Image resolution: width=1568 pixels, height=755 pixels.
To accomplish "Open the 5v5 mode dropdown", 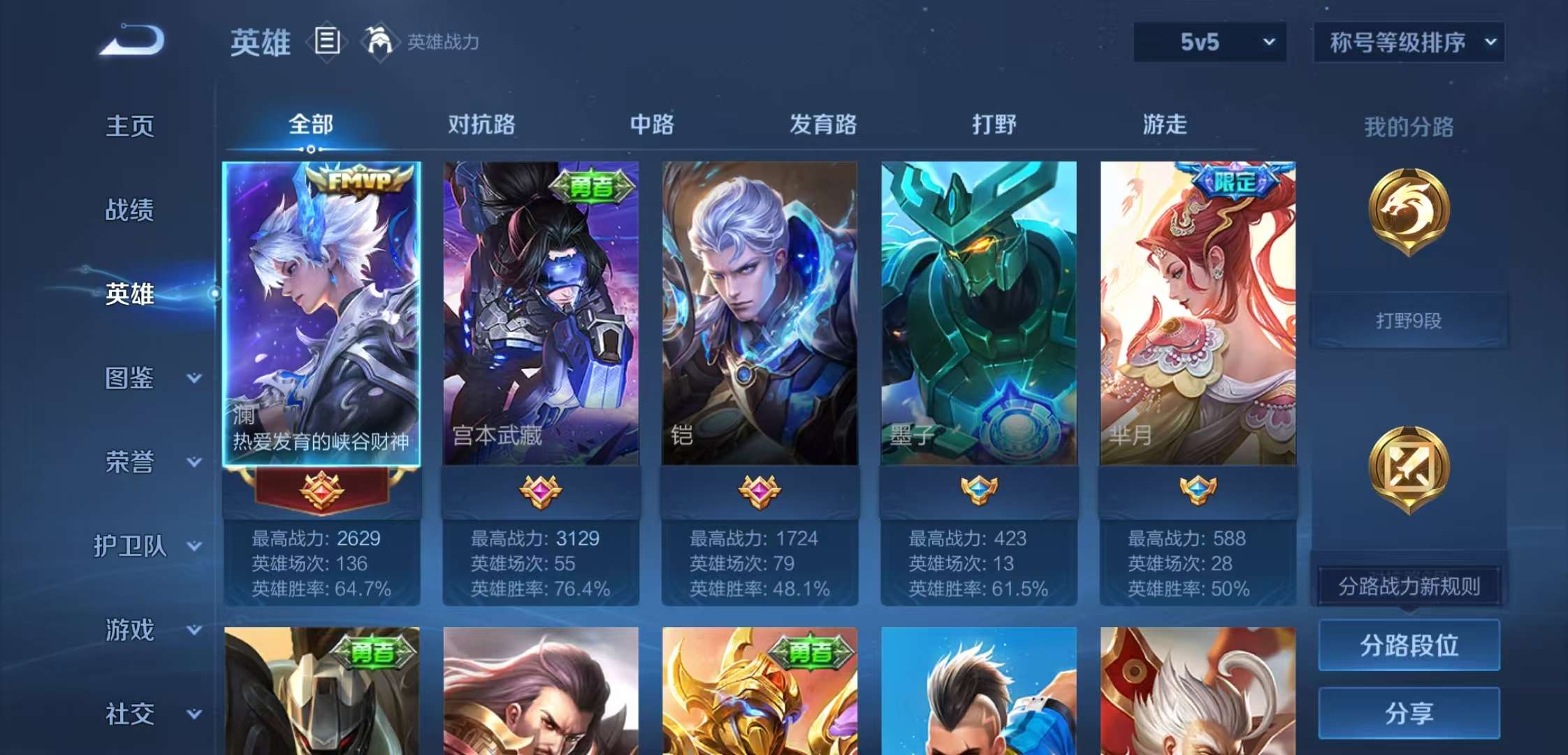I will (x=1208, y=42).
